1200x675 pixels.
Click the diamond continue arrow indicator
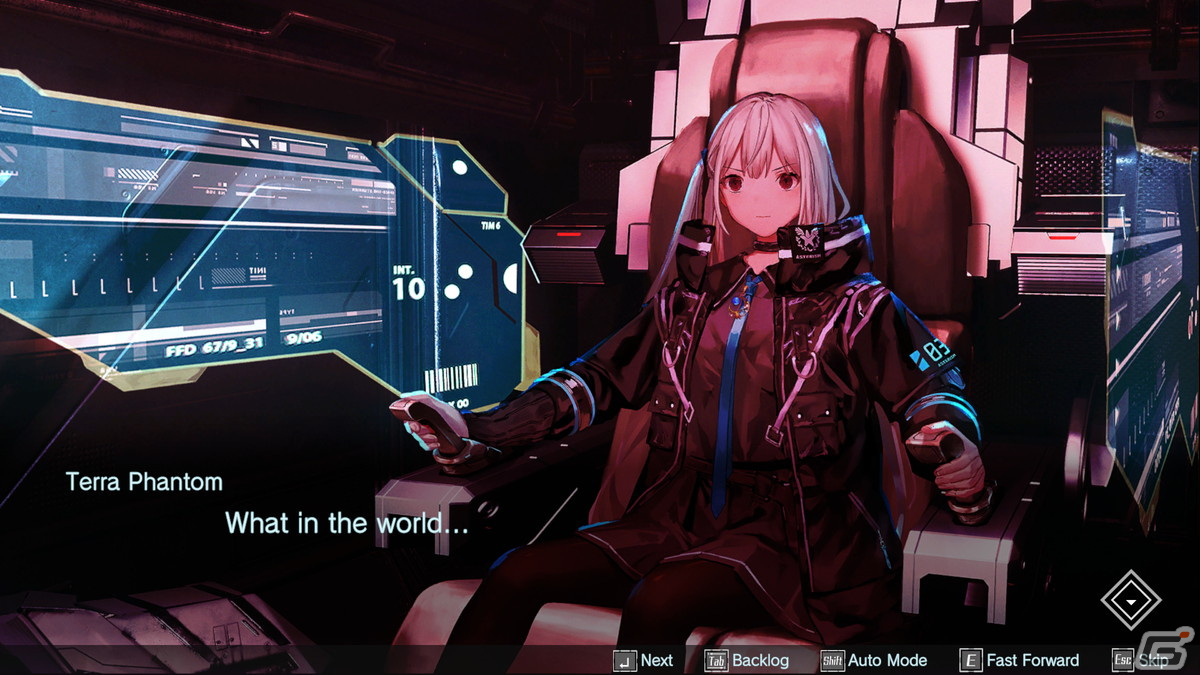1130,600
